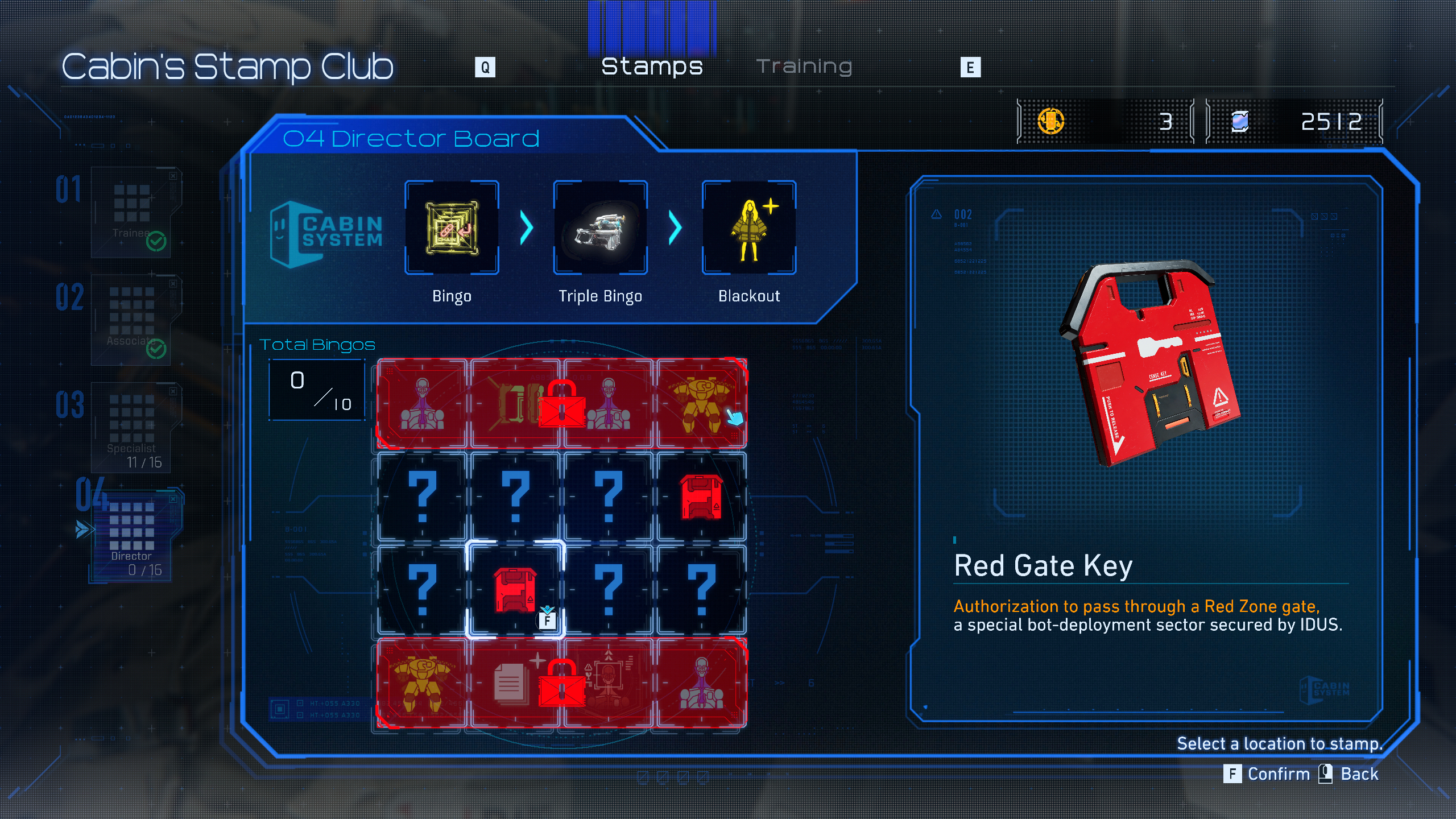Click Back to exit the board
Screen dimensions: 1456x819
[1359, 774]
